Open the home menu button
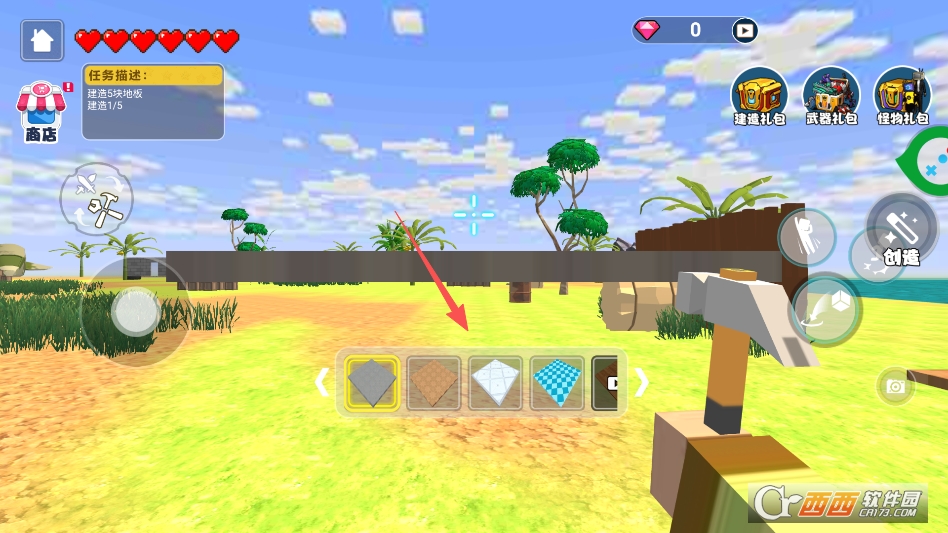 click(x=42, y=40)
